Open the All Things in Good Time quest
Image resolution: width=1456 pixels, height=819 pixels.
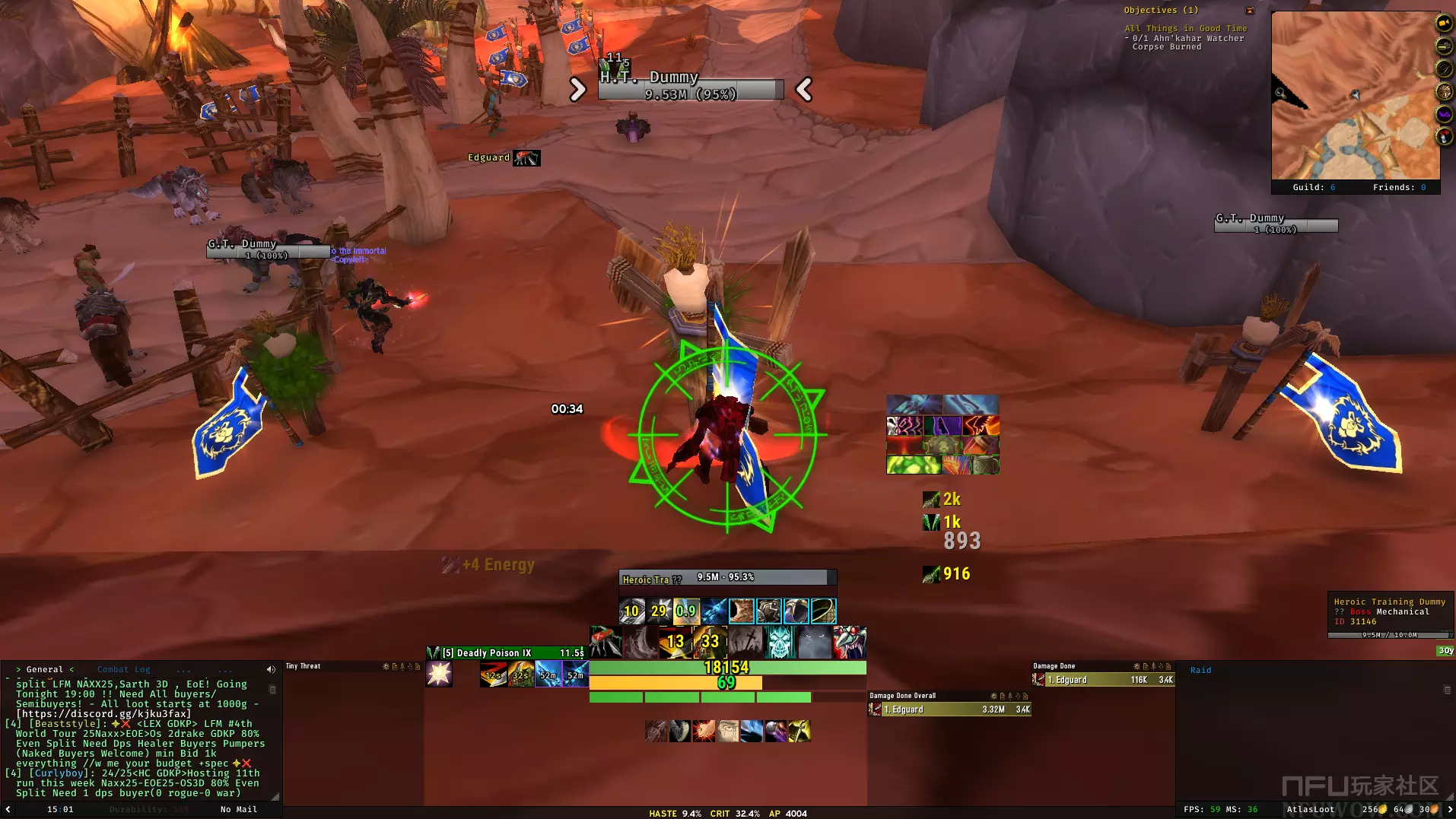click(x=1186, y=29)
